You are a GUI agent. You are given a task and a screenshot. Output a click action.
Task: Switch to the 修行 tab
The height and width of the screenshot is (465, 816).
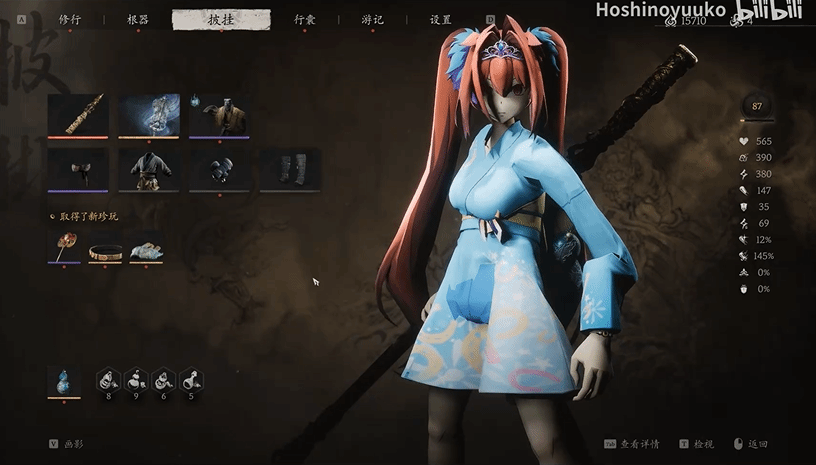click(x=70, y=19)
